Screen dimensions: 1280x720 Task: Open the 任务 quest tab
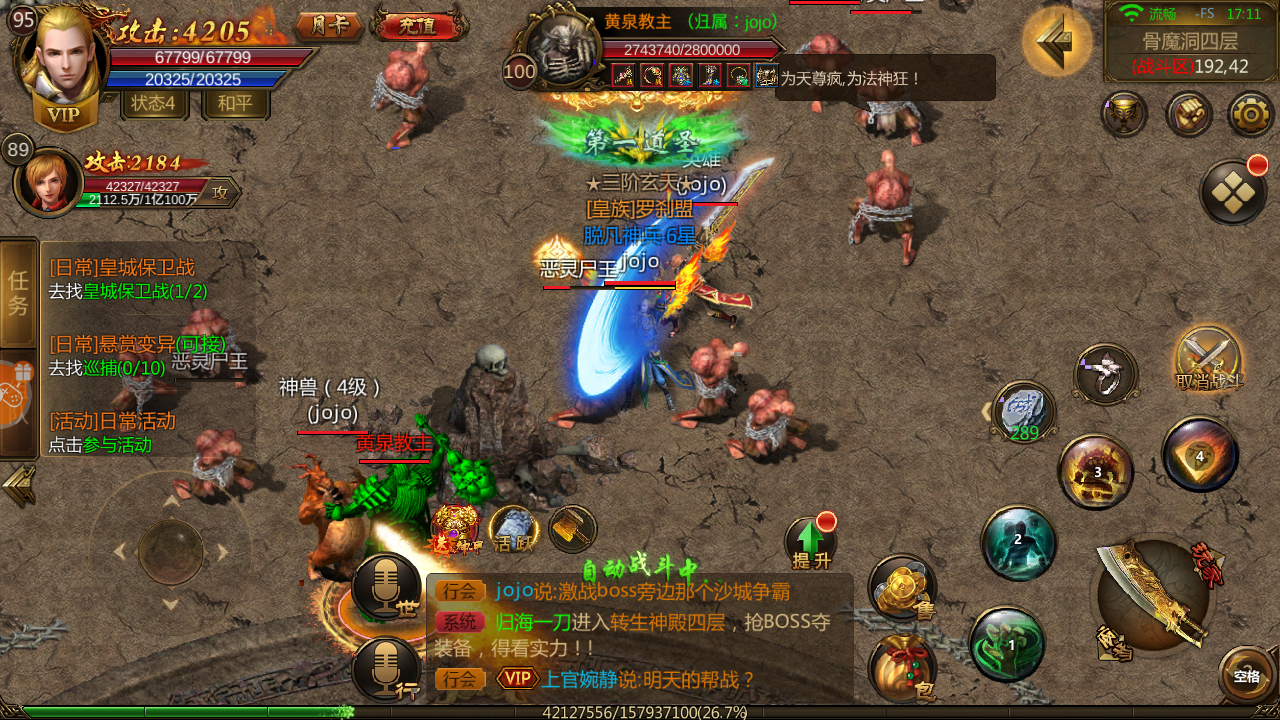click(x=18, y=292)
